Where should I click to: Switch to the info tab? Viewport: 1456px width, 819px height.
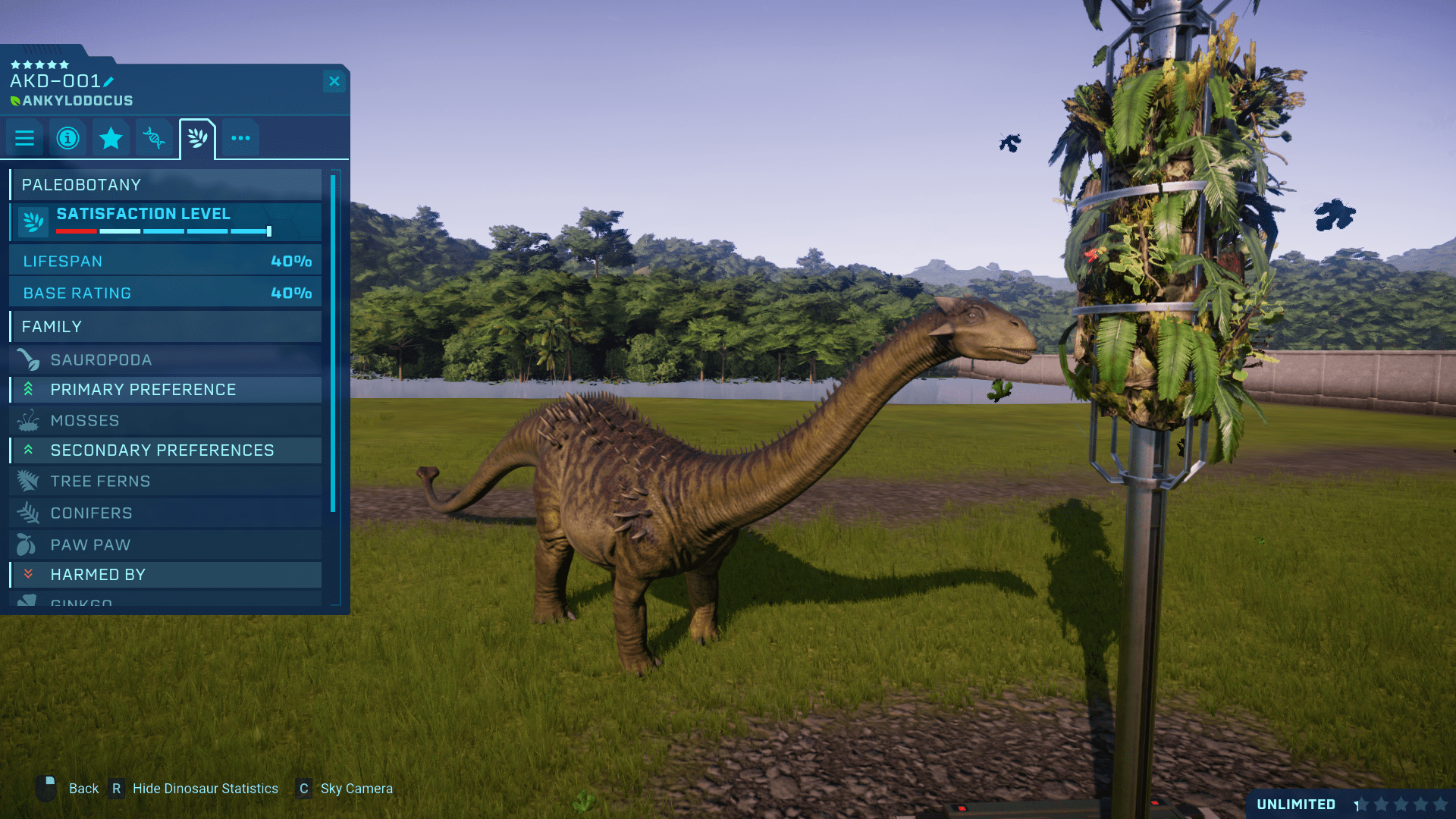[x=67, y=138]
